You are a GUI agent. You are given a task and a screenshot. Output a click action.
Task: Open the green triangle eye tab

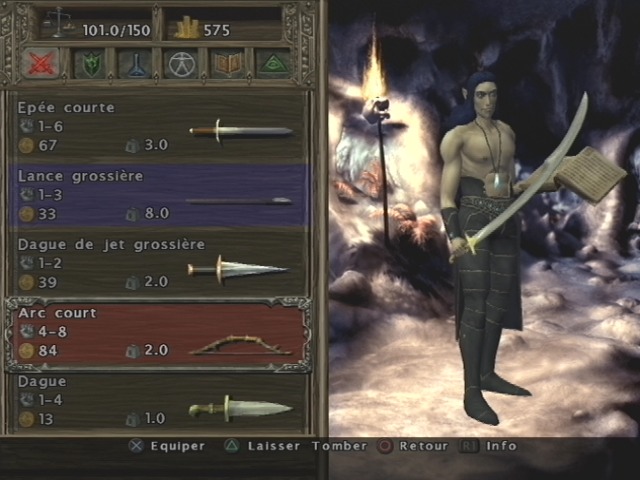(272, 64)
